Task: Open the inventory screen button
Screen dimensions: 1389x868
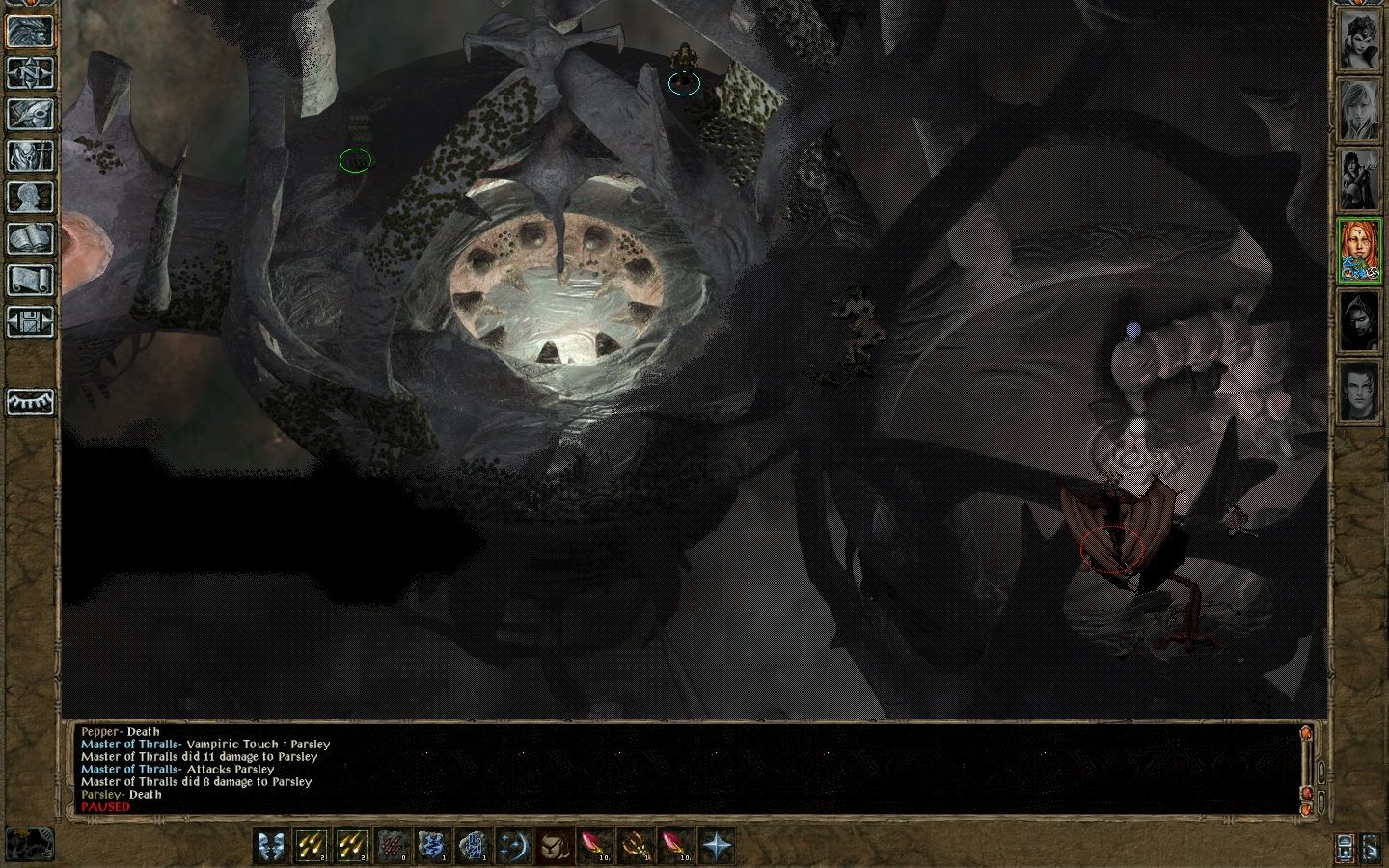Action: [x=30, y=155]
